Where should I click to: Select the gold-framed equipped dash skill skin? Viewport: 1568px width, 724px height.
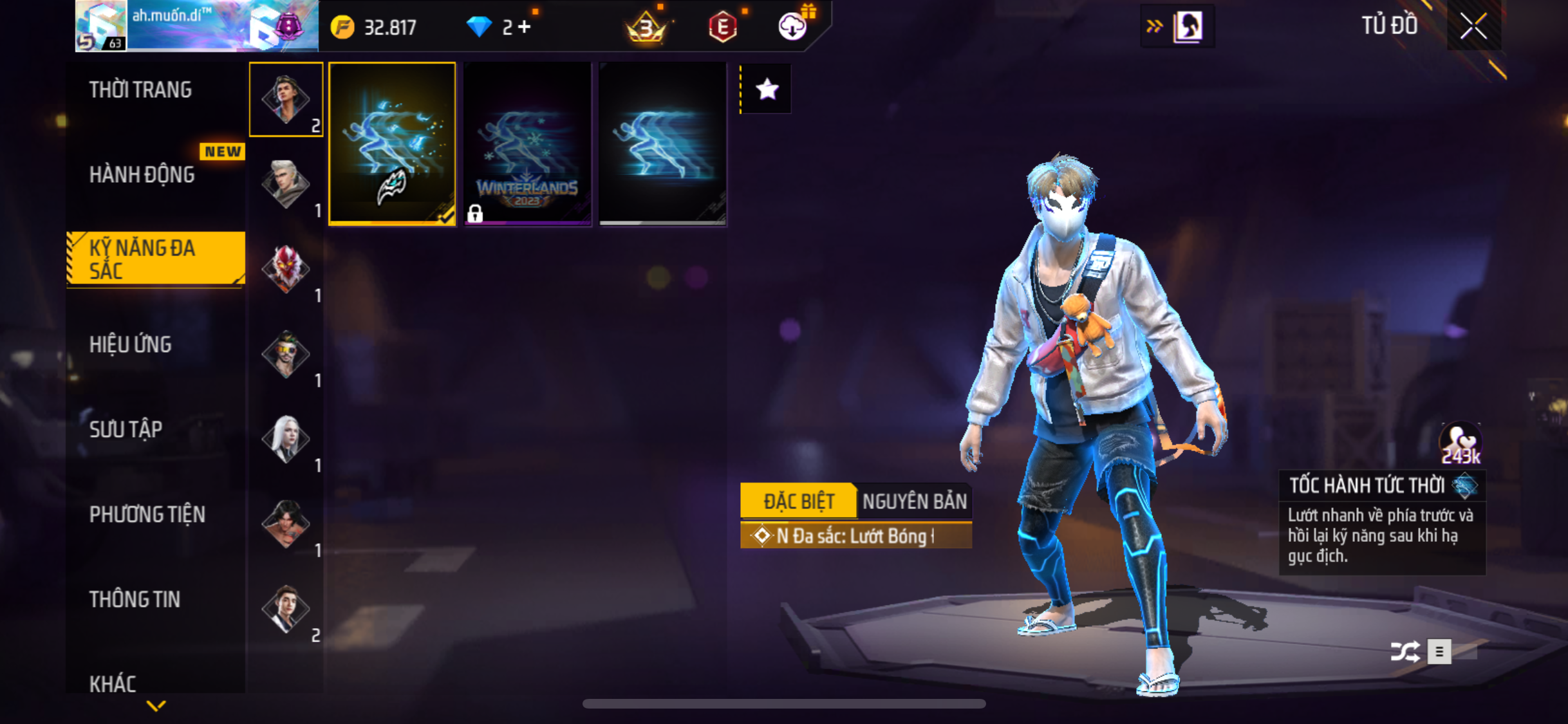(392, 144)
